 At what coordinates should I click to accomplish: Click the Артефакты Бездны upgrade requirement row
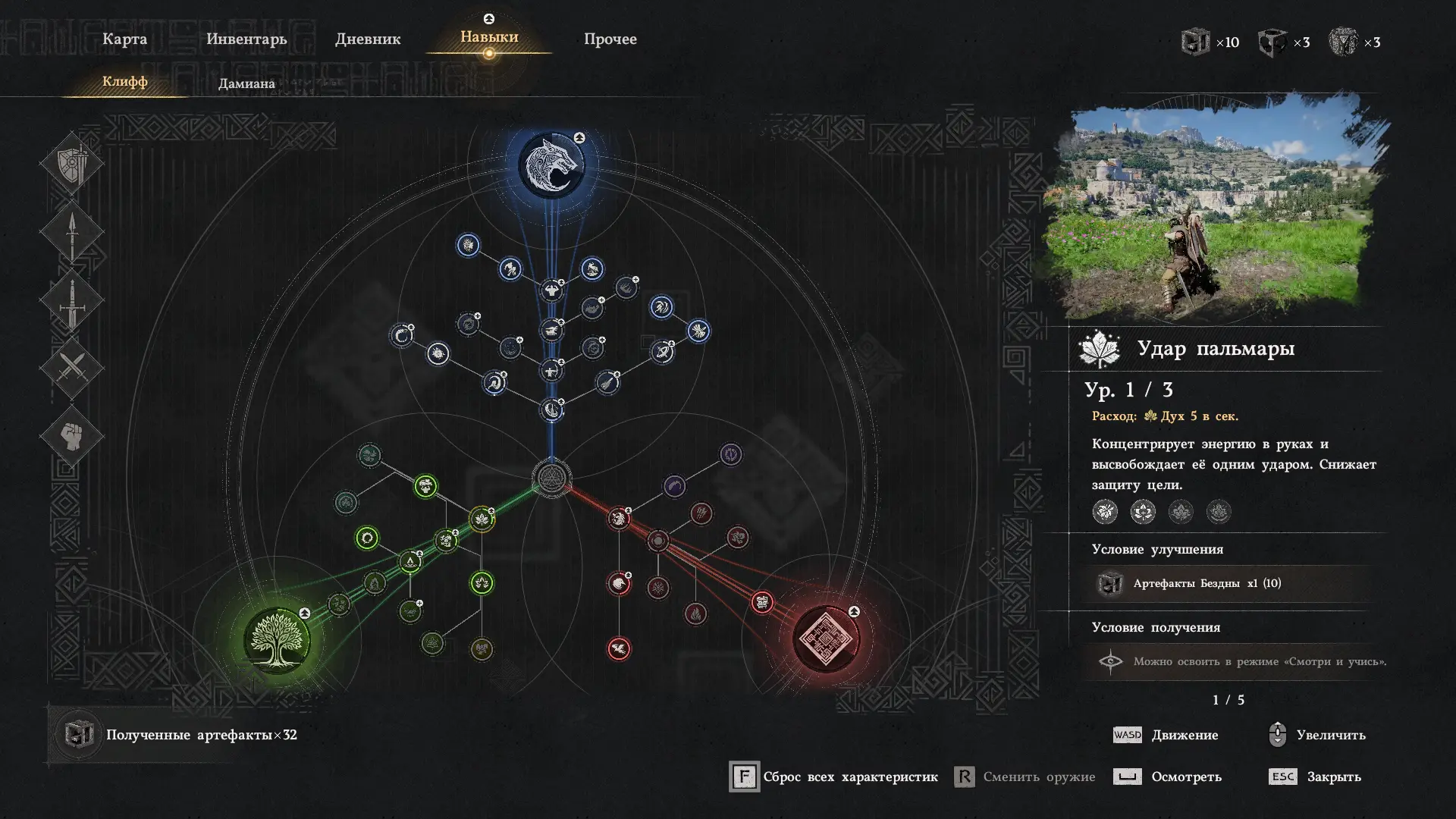1228,583
